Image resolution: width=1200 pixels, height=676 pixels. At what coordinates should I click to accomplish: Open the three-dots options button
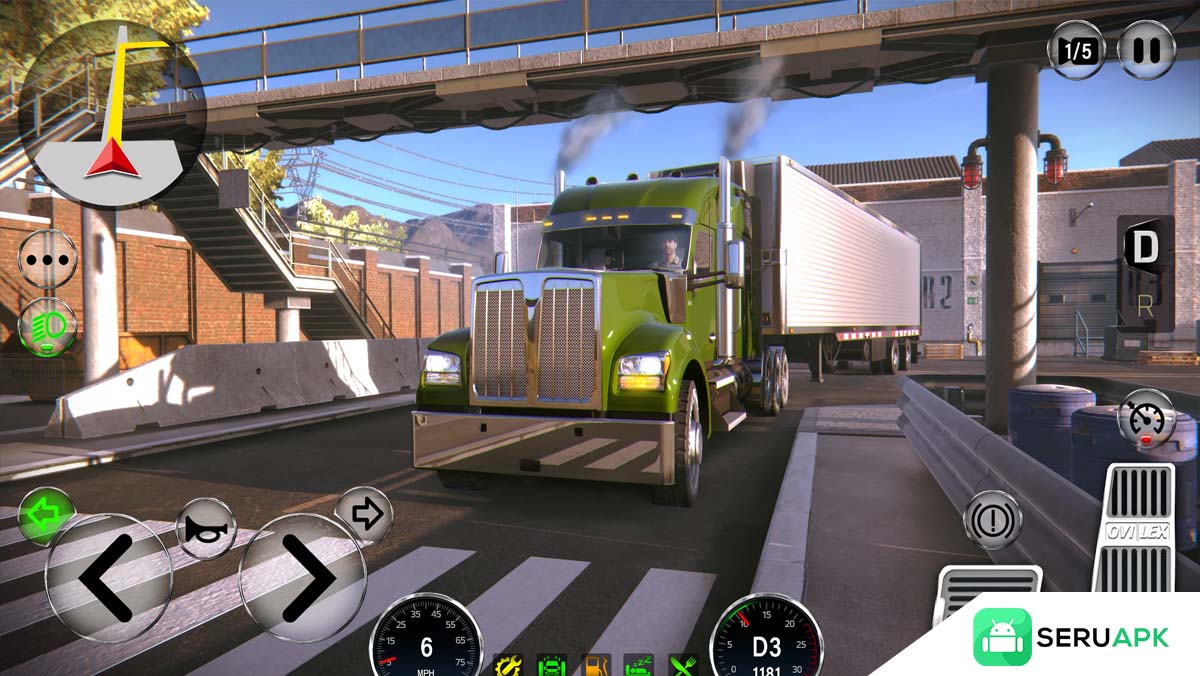(x=47, y=258)
